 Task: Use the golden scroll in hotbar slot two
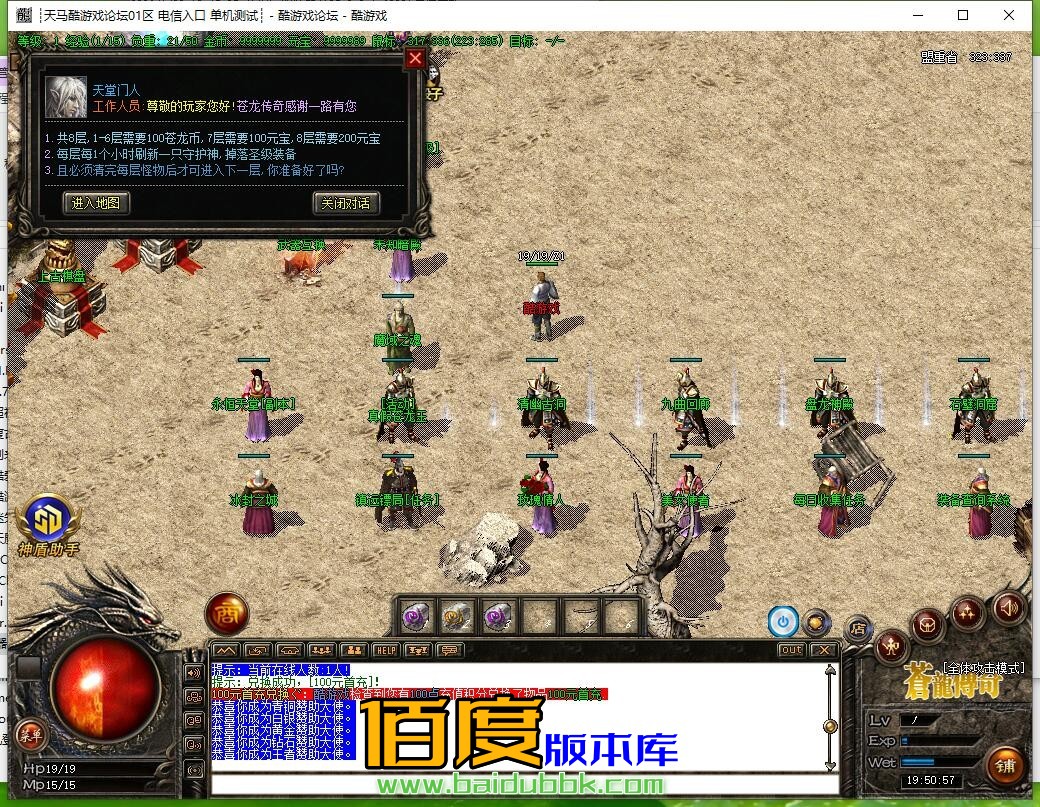click(457, 616)
